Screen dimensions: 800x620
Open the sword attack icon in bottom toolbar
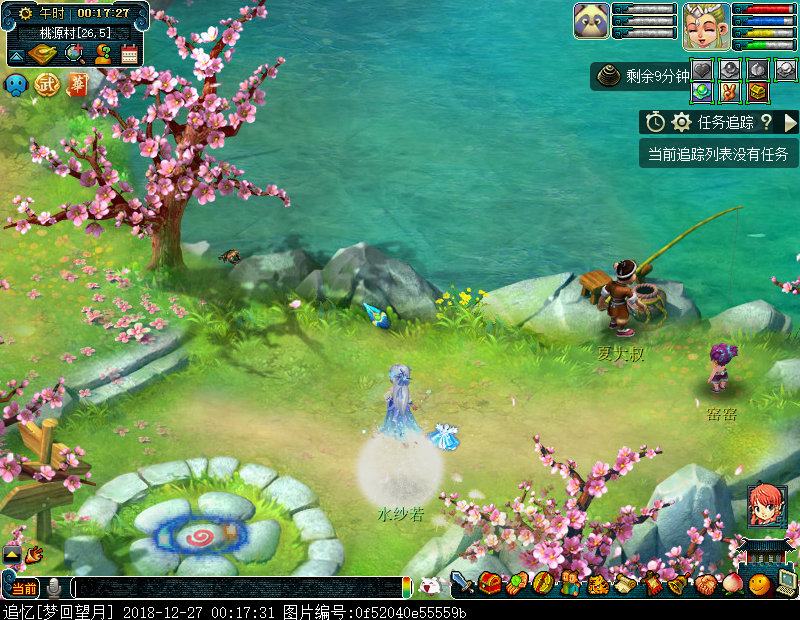click(462, 582)
